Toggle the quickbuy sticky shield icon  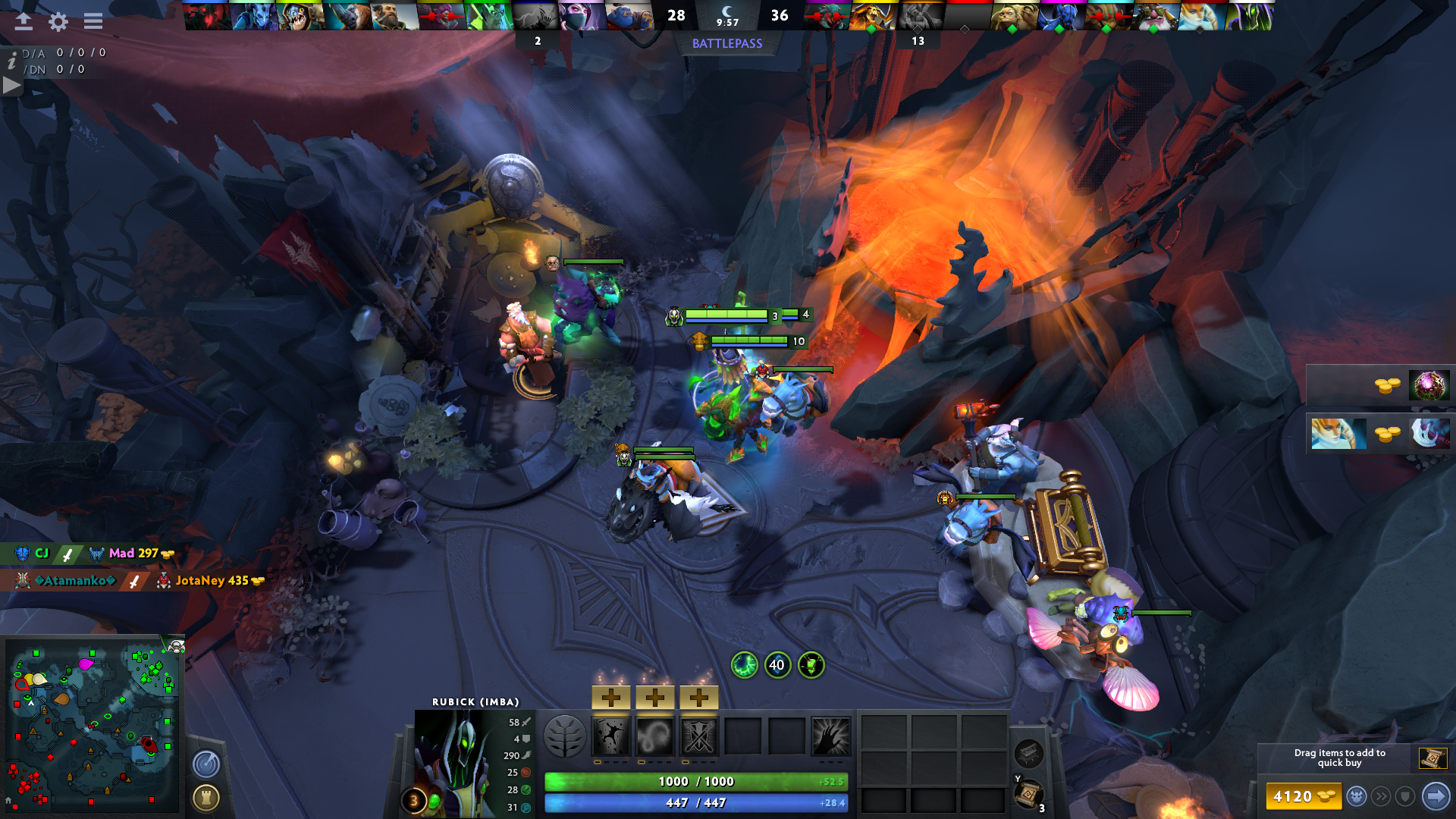point(1404,797)
